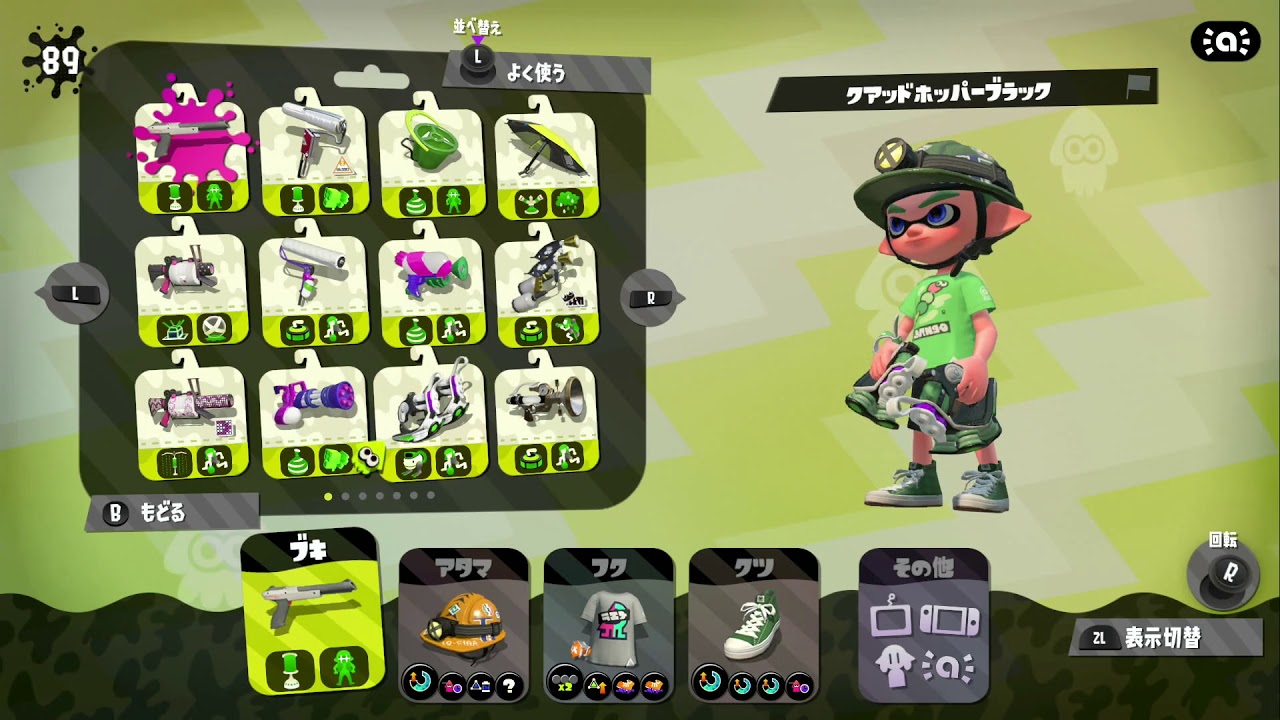Click the R arrow to view next weapon page

click(648, 295)
